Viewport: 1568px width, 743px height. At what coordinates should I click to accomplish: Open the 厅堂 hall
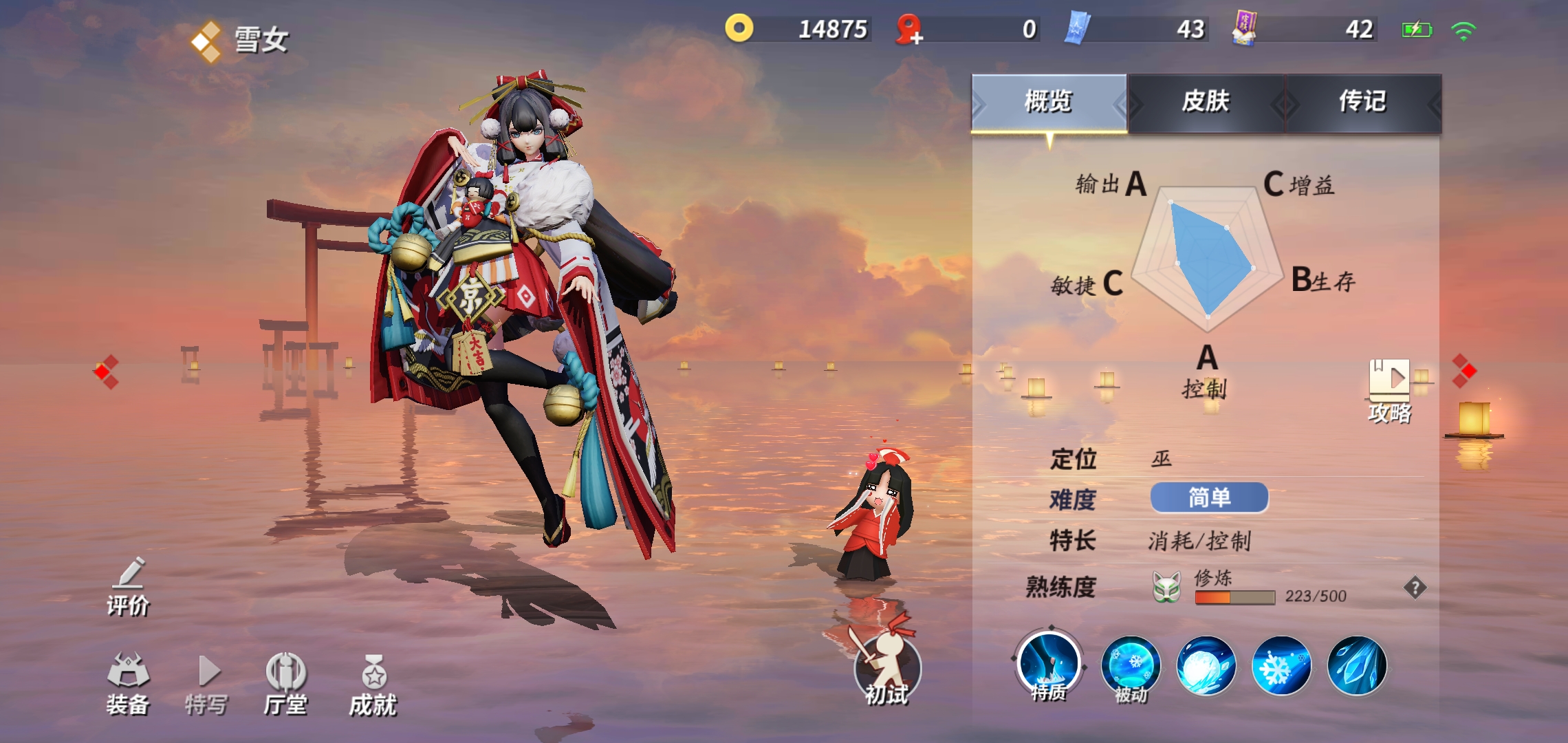(x=285, y=684)
